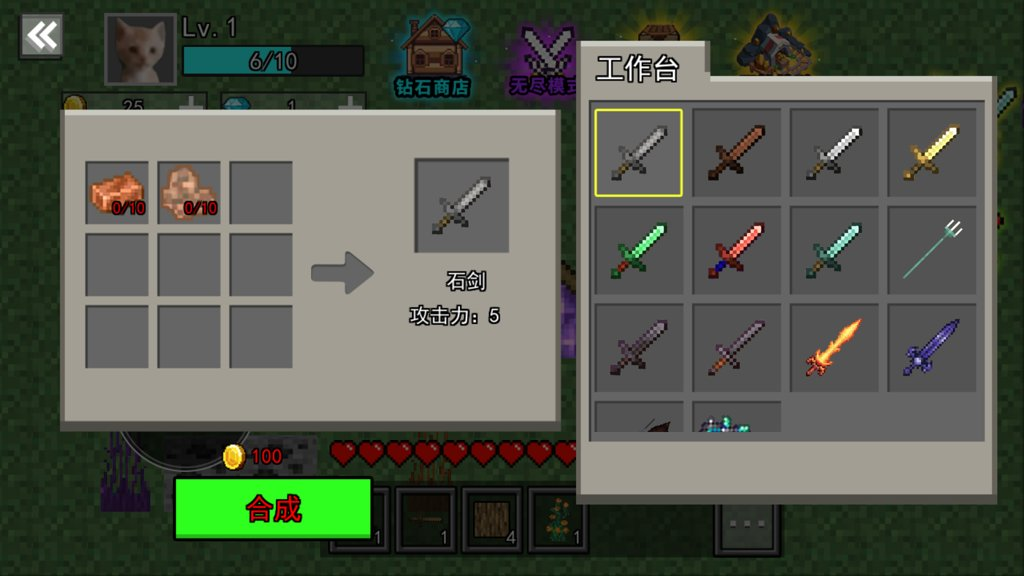Pick the golden sword recipe

pos(932,152)
